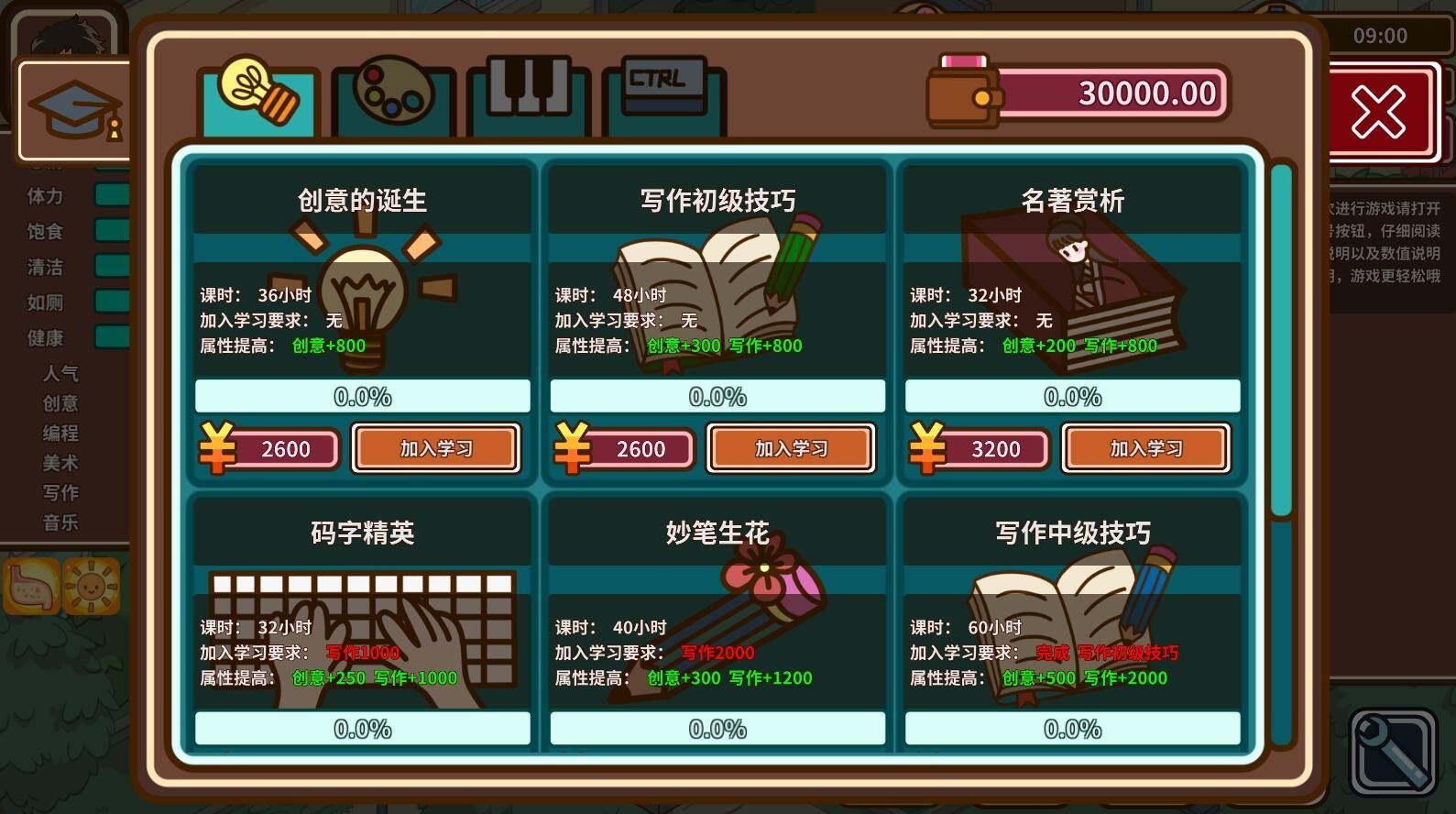
Task: Close the course panel with the red X
Action: click(x=1380, y=111)
